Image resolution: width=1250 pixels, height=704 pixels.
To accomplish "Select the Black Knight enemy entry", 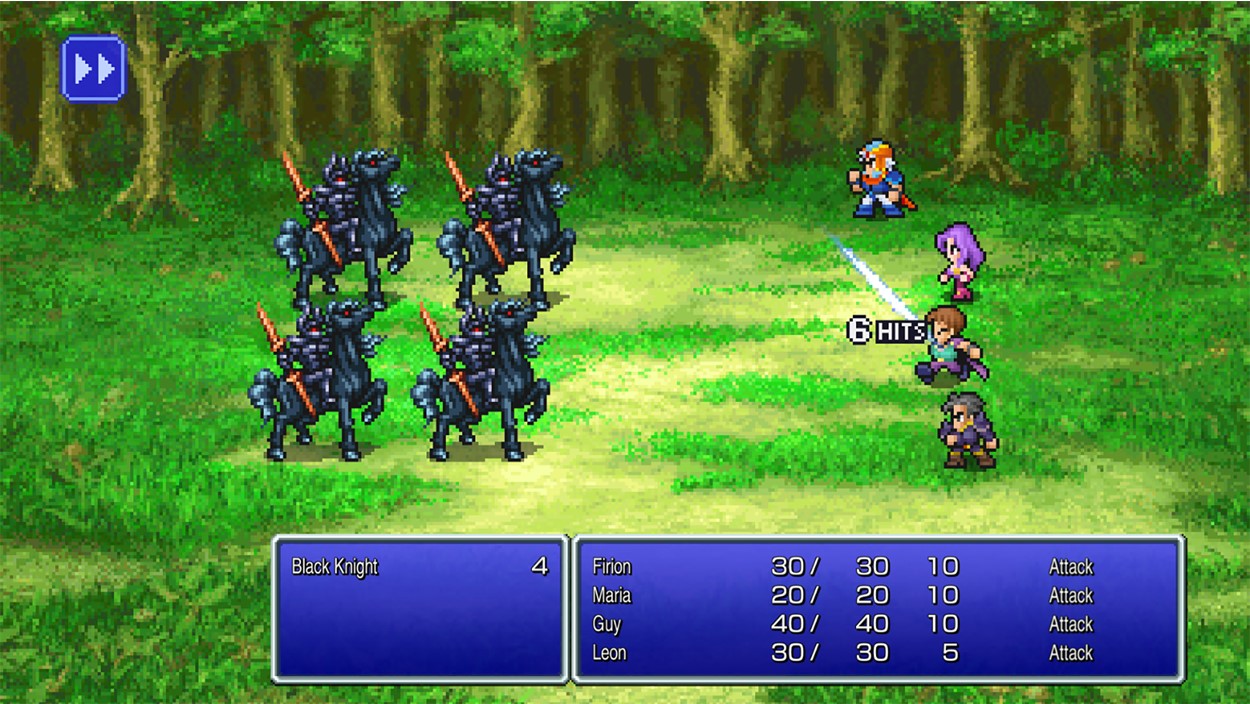I will click(336, 567).
